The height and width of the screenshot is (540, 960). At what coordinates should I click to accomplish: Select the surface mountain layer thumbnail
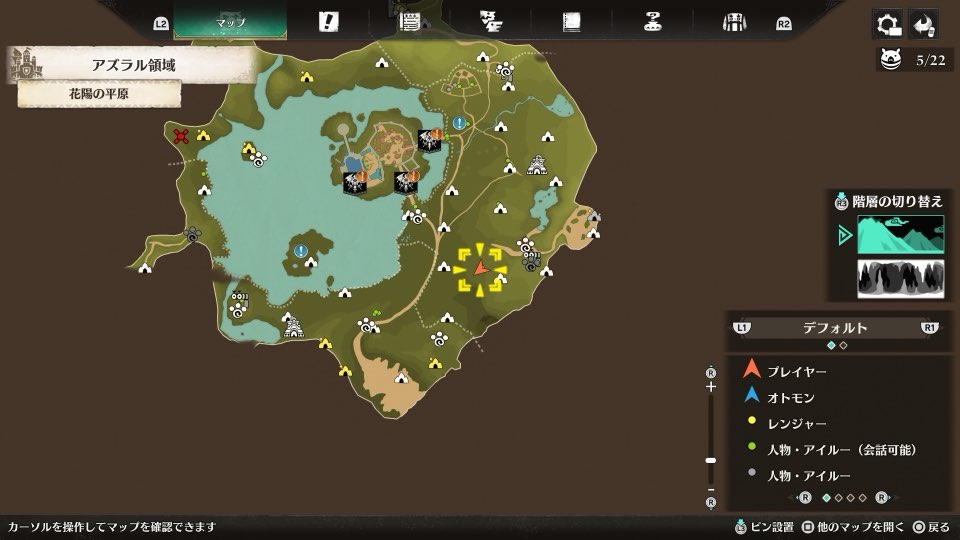tap(900, 235)
